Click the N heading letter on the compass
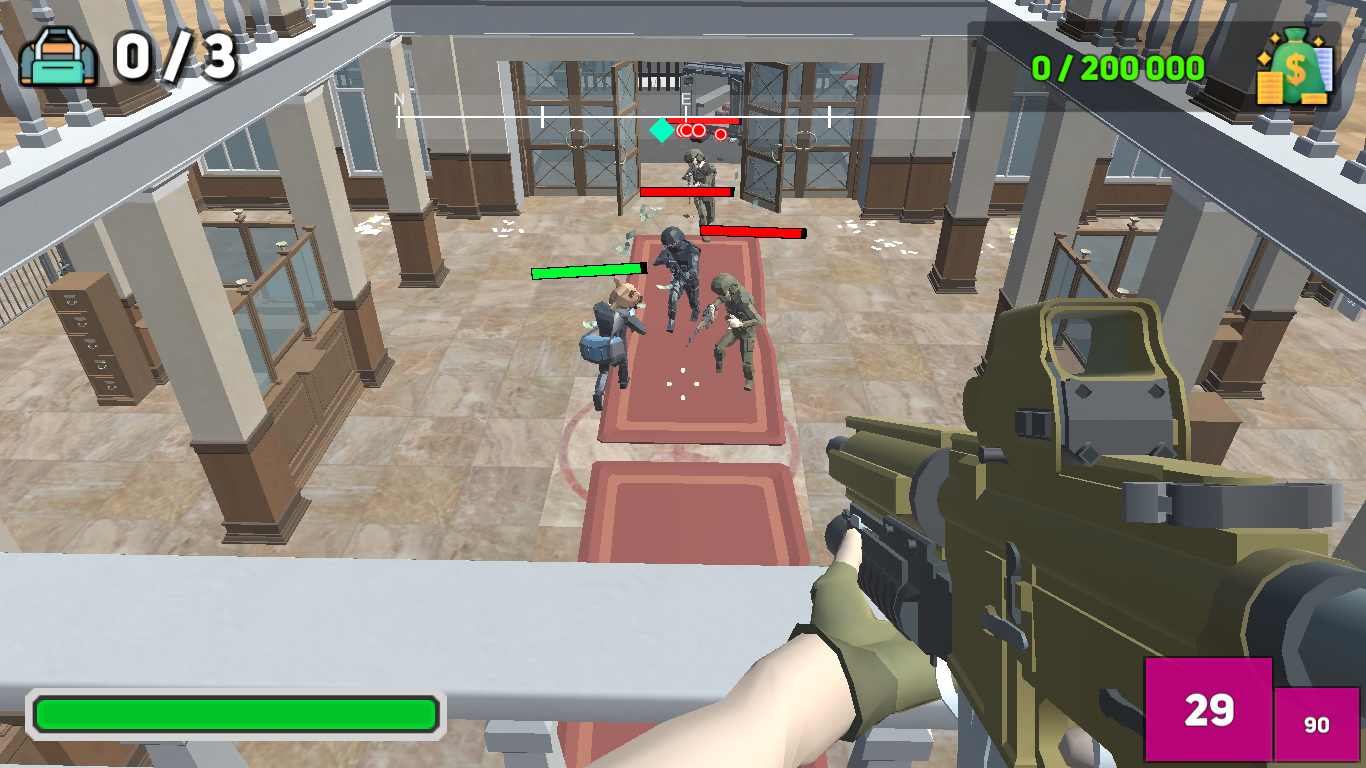Image resolution: width=1366 pixels, height=768 pixels. click(x=397, y=99)
